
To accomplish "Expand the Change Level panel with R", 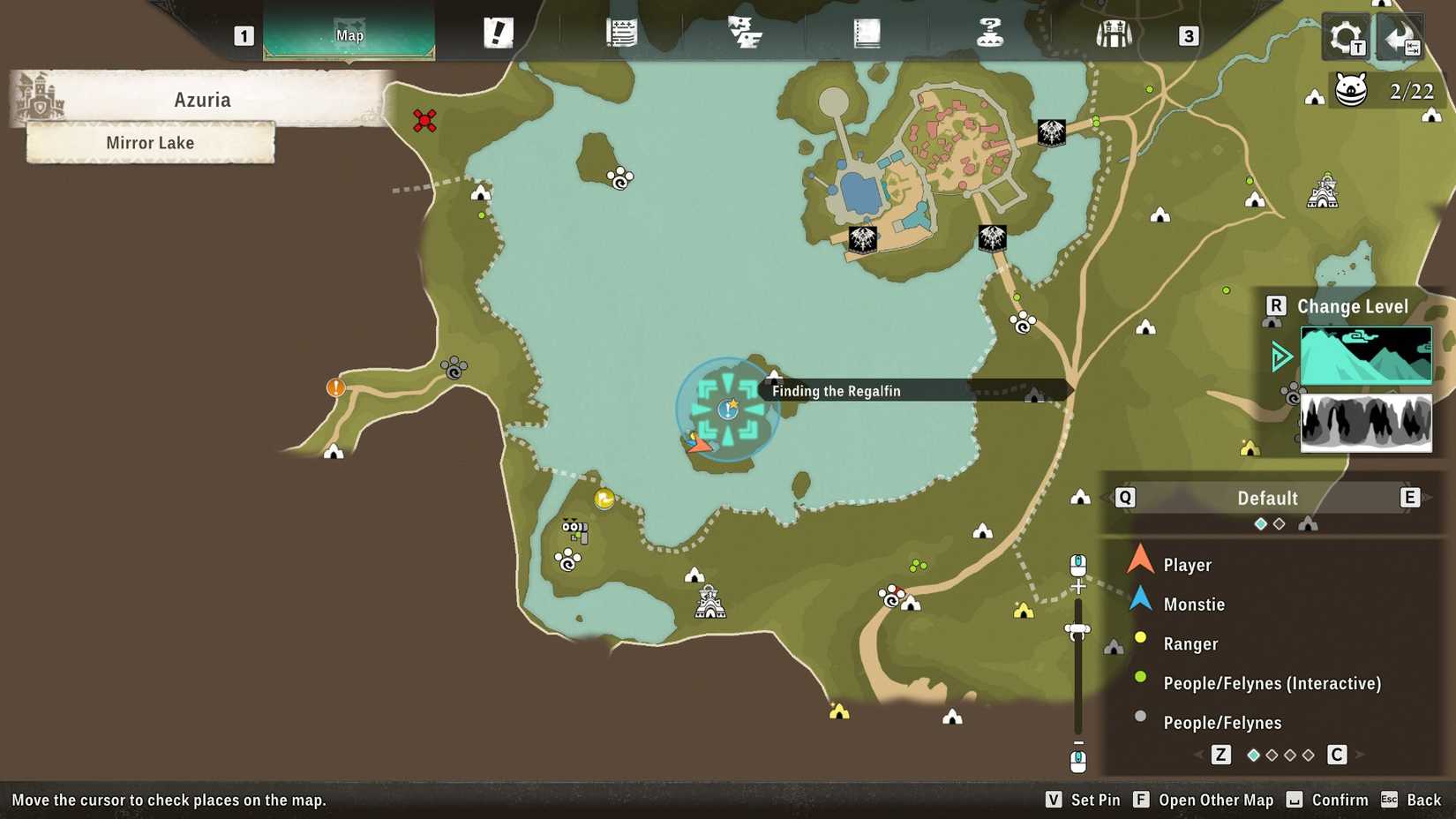I will pyautogui.click(x=1277, y=306).
